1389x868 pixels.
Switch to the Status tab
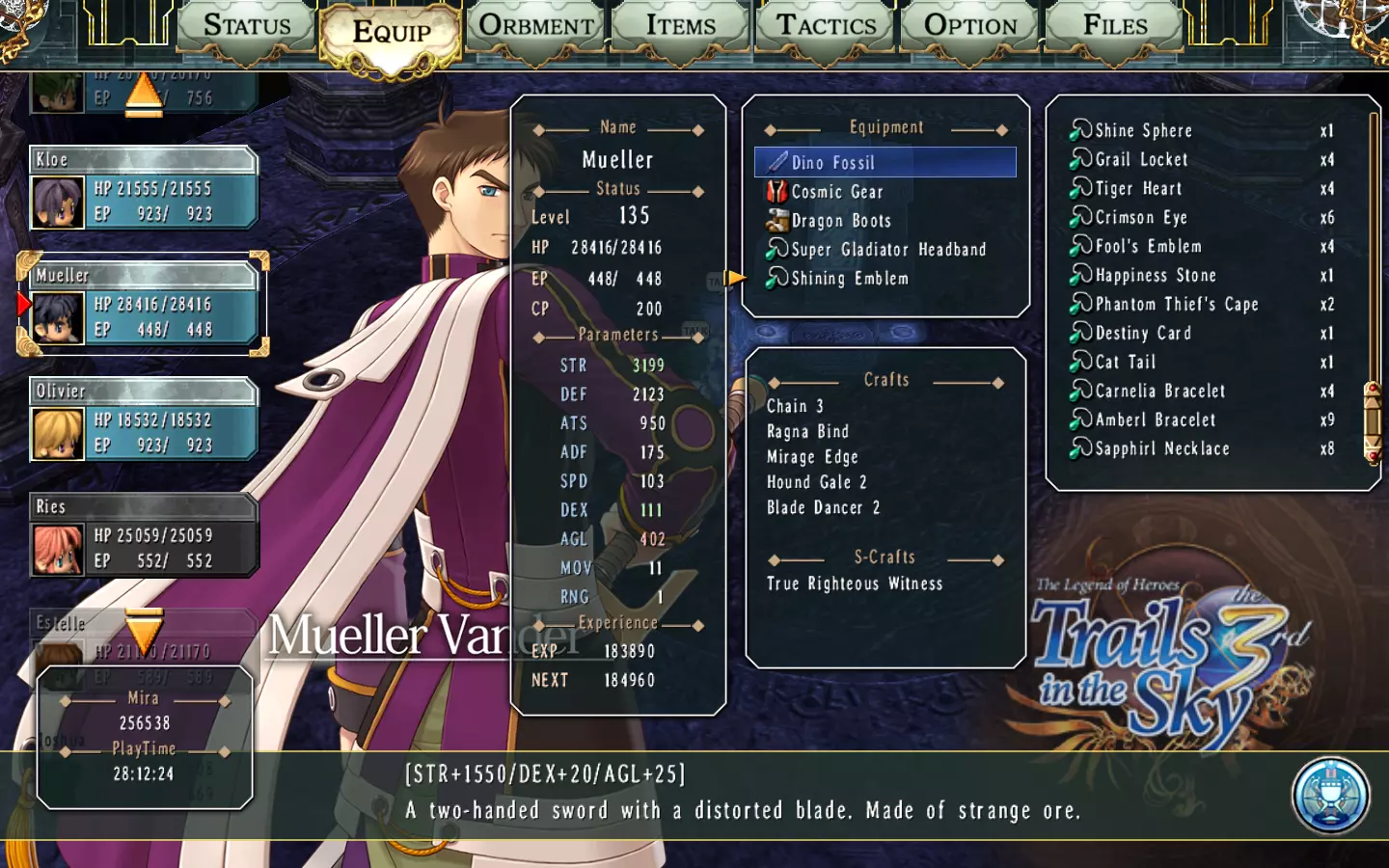247,26
